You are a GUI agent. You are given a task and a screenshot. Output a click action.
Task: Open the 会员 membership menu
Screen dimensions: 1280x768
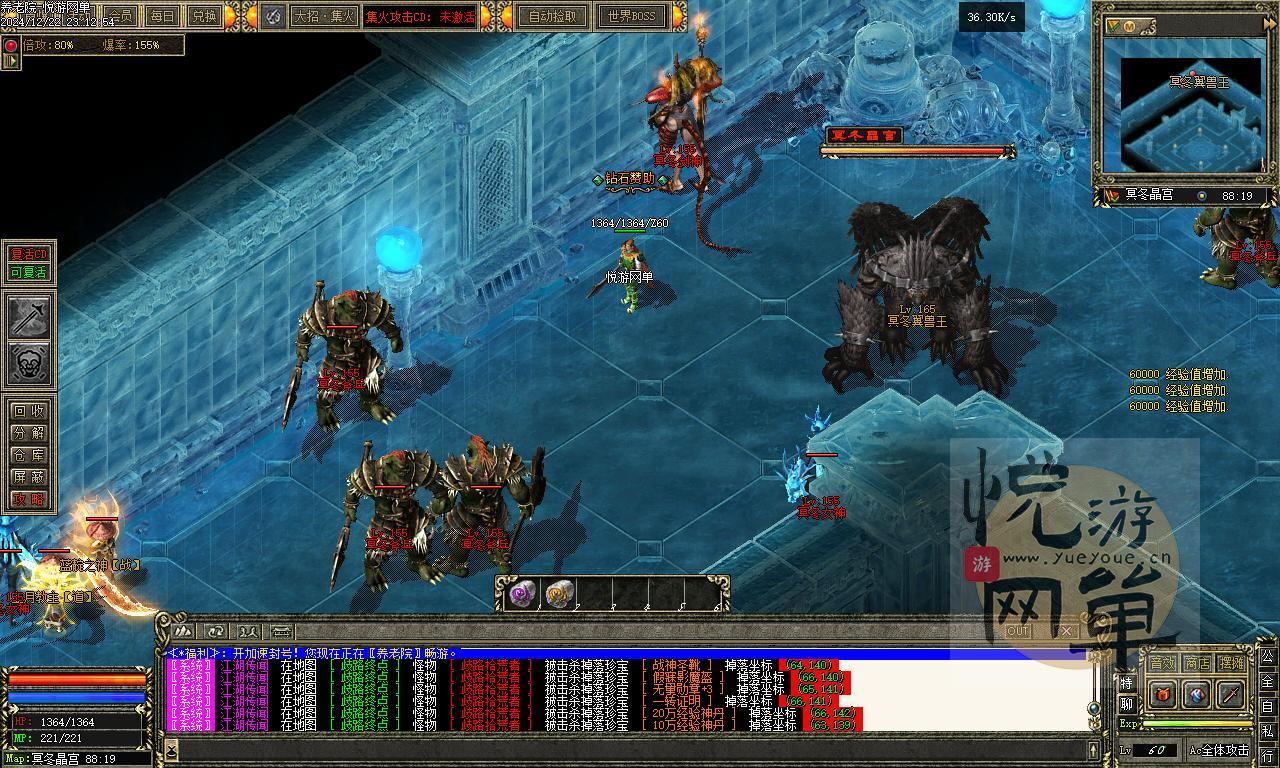tap(121, 16)
